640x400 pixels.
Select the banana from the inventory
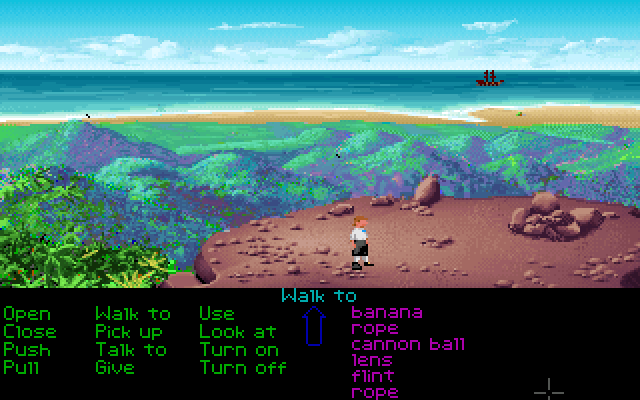[387, 312]
